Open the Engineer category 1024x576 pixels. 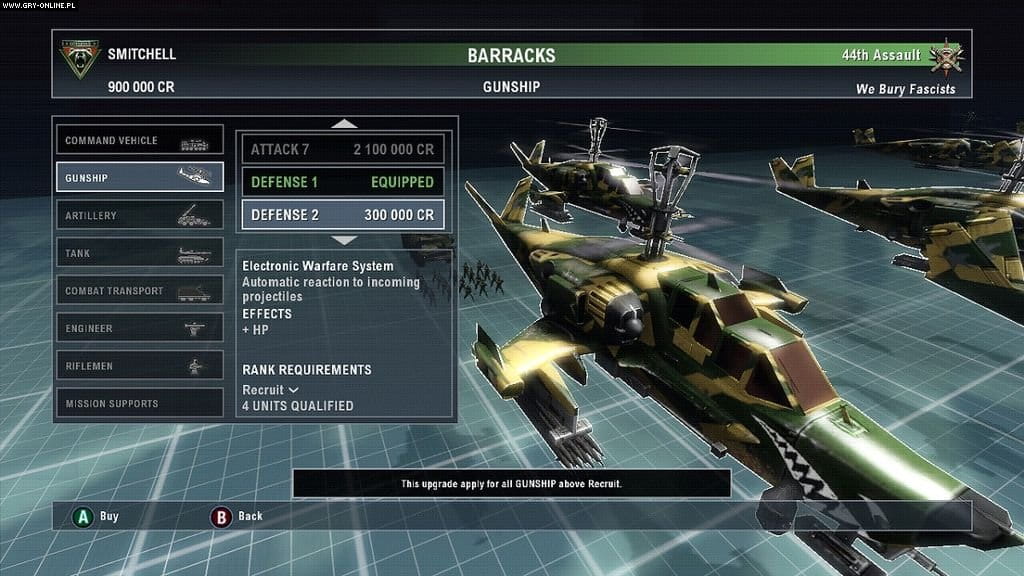(139, 328)
